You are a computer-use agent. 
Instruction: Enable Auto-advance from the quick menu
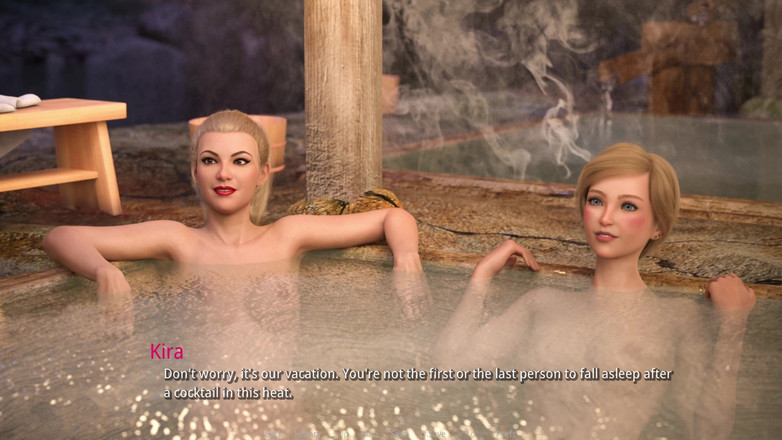tap(368, 434)
